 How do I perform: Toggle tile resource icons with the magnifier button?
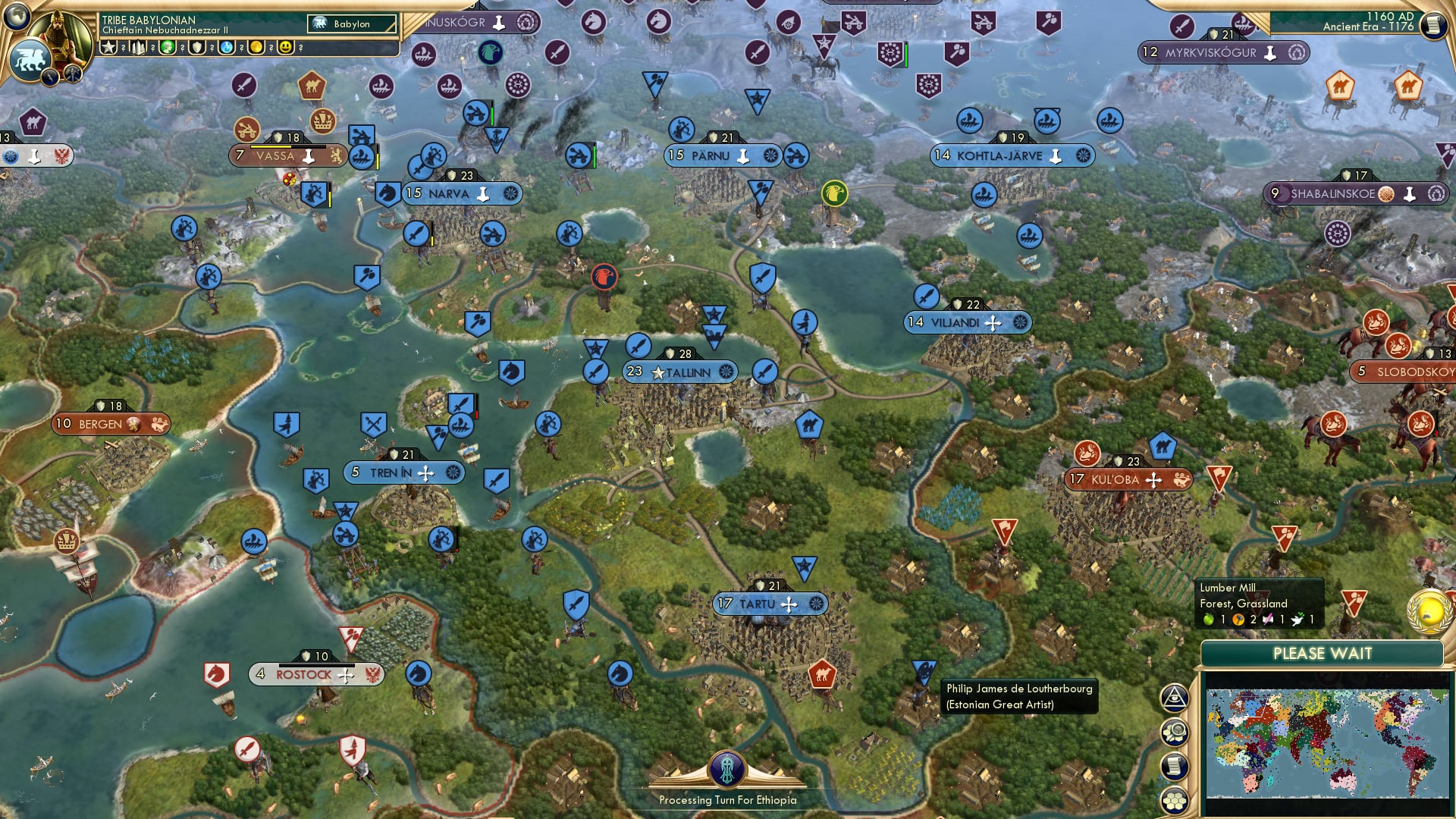1174,733
